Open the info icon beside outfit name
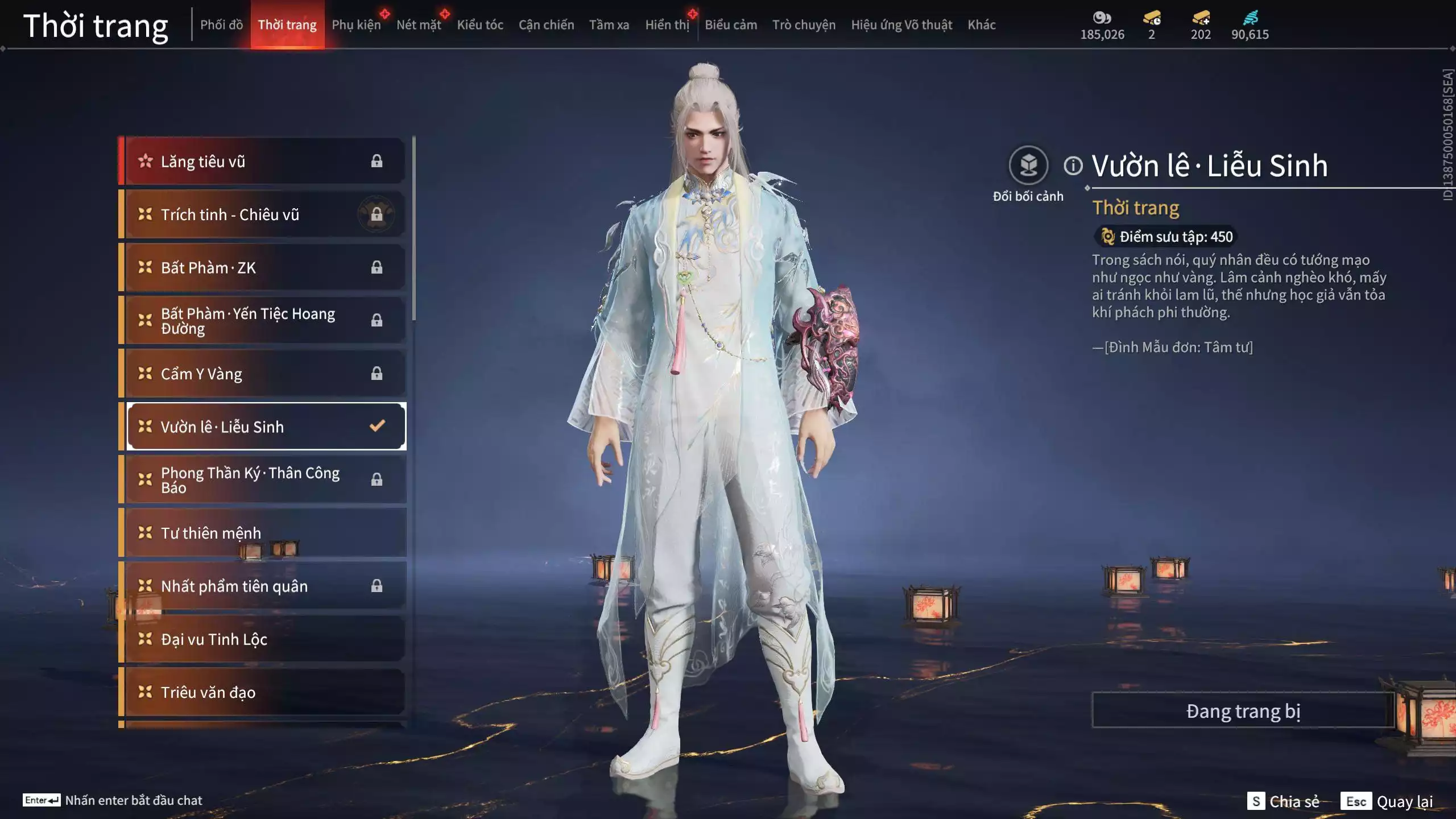 1073,166
